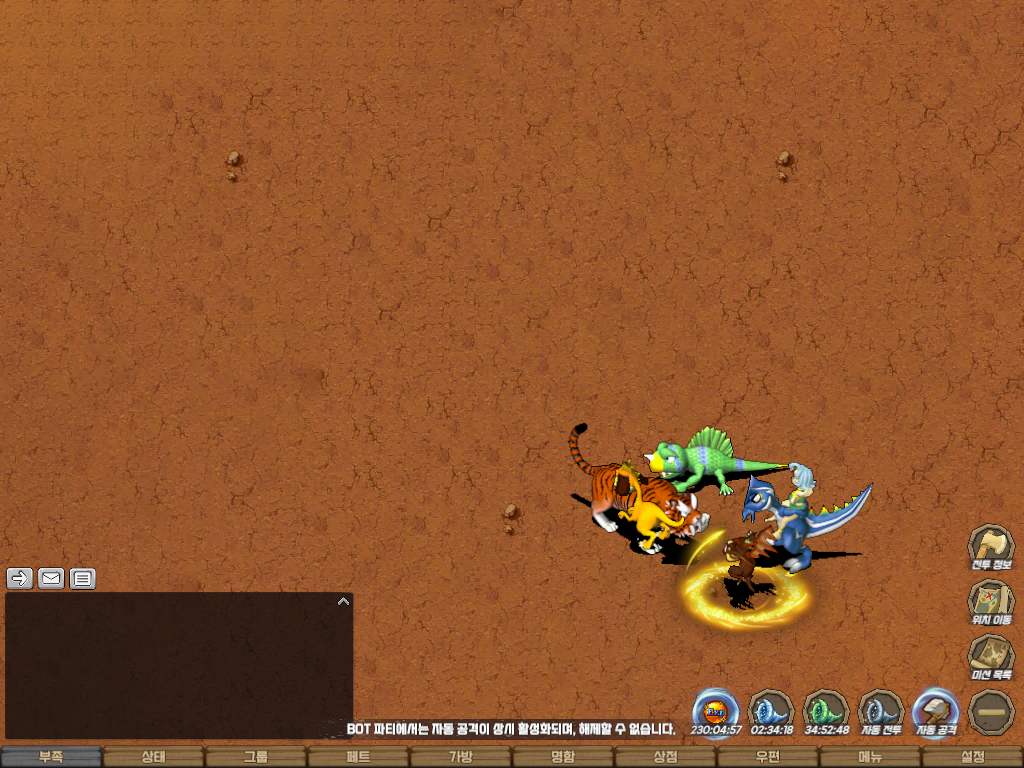Show the 명함 (Name card) menu
The width and height of the screenshot is (1024, 768).
coord(563,757)
